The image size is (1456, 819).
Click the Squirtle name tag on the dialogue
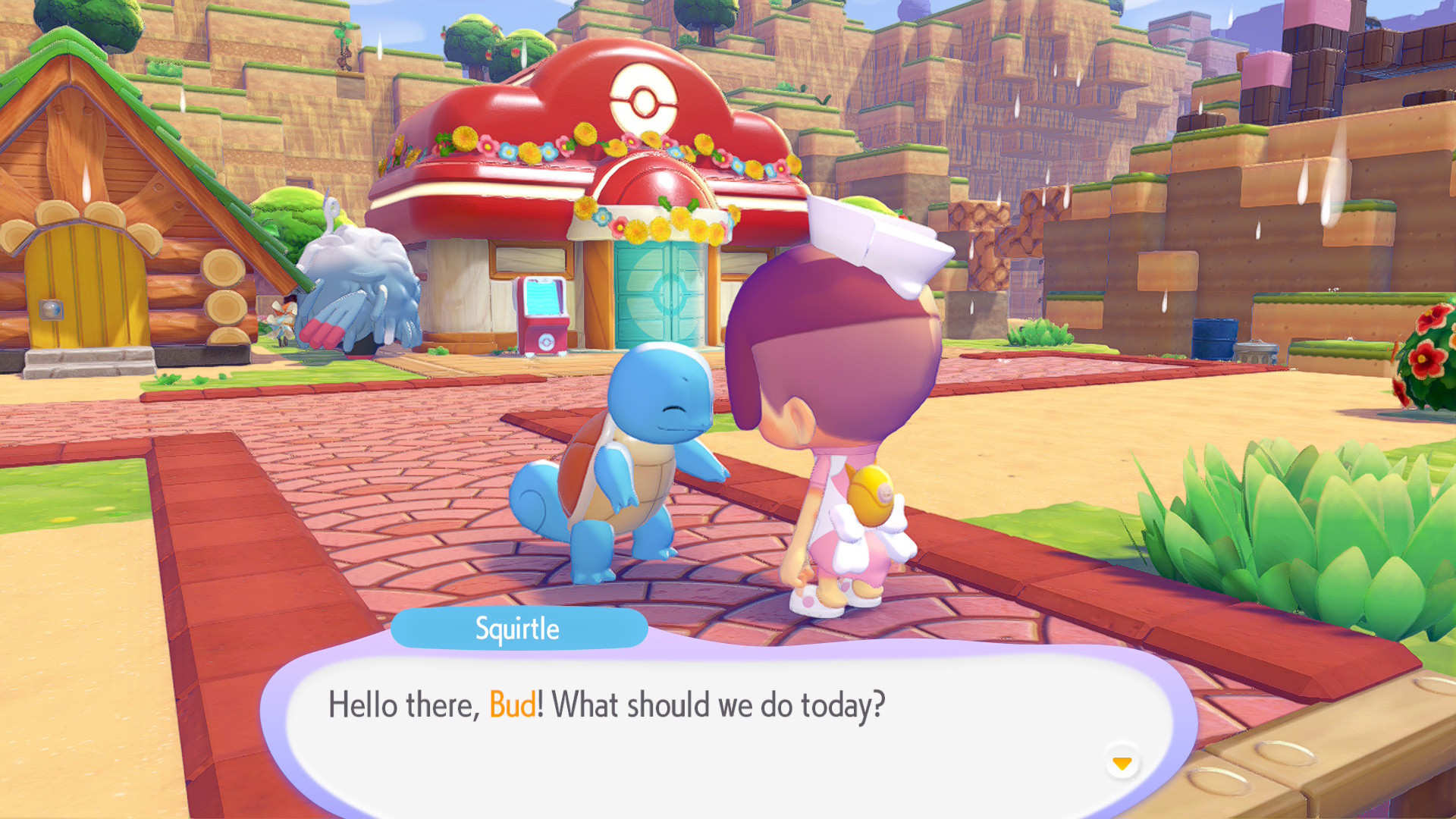pos(519,628)
